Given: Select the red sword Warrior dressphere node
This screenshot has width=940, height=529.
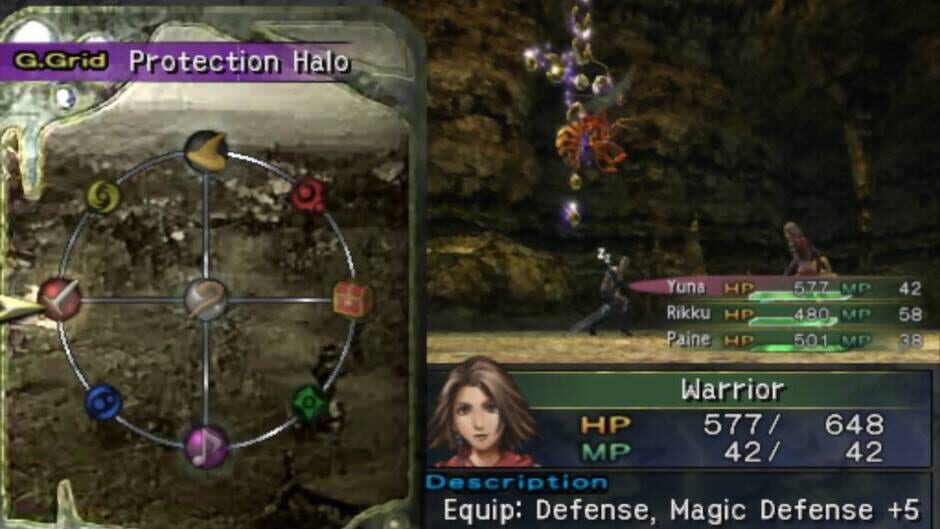Looking at the screenshot, I should (x=60, y=298).
